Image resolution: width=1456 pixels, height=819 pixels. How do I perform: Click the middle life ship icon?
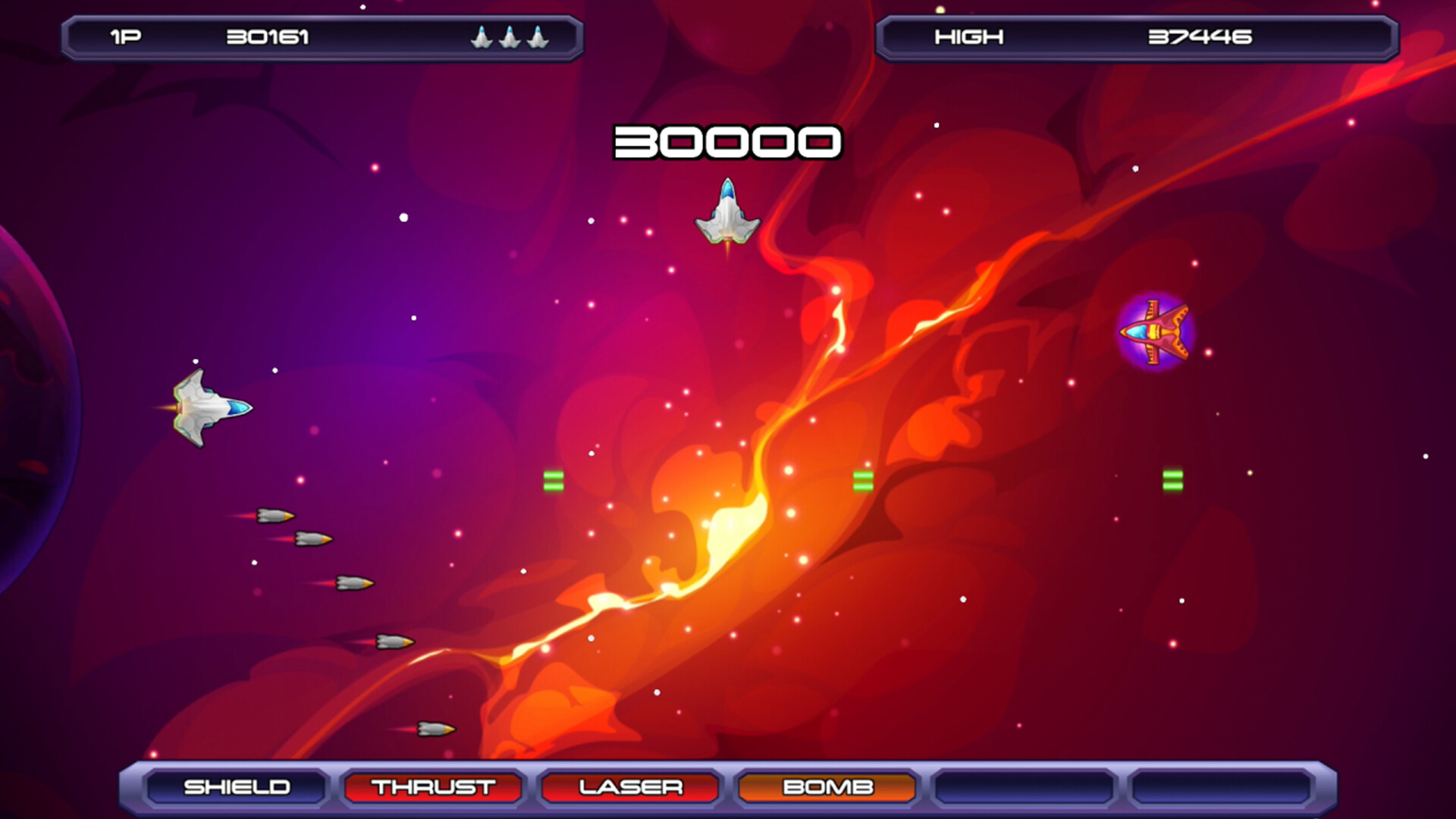click(508, 36)
